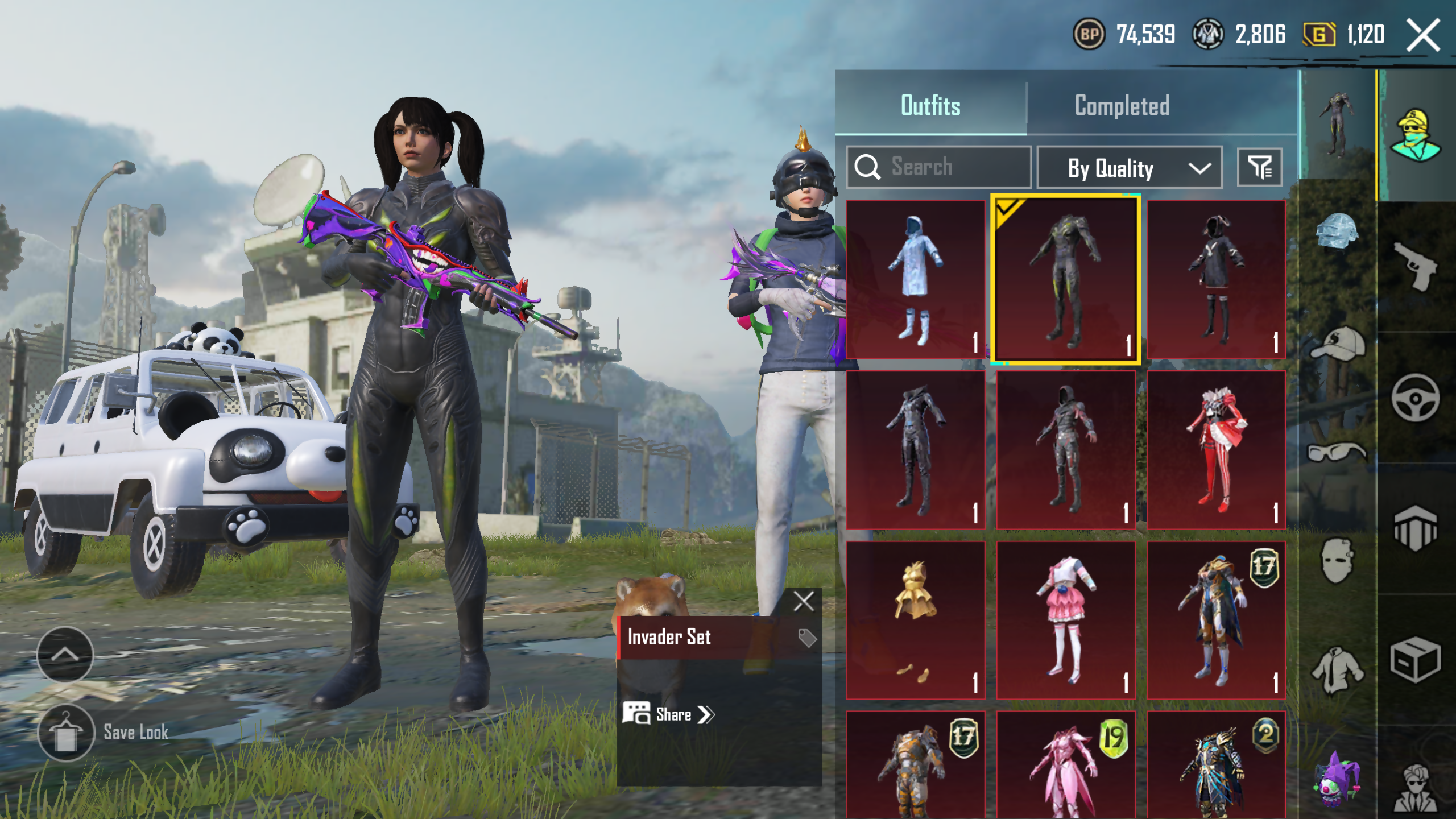
Task: Open the helmet skins category
Action: (x=1337, y=232)
